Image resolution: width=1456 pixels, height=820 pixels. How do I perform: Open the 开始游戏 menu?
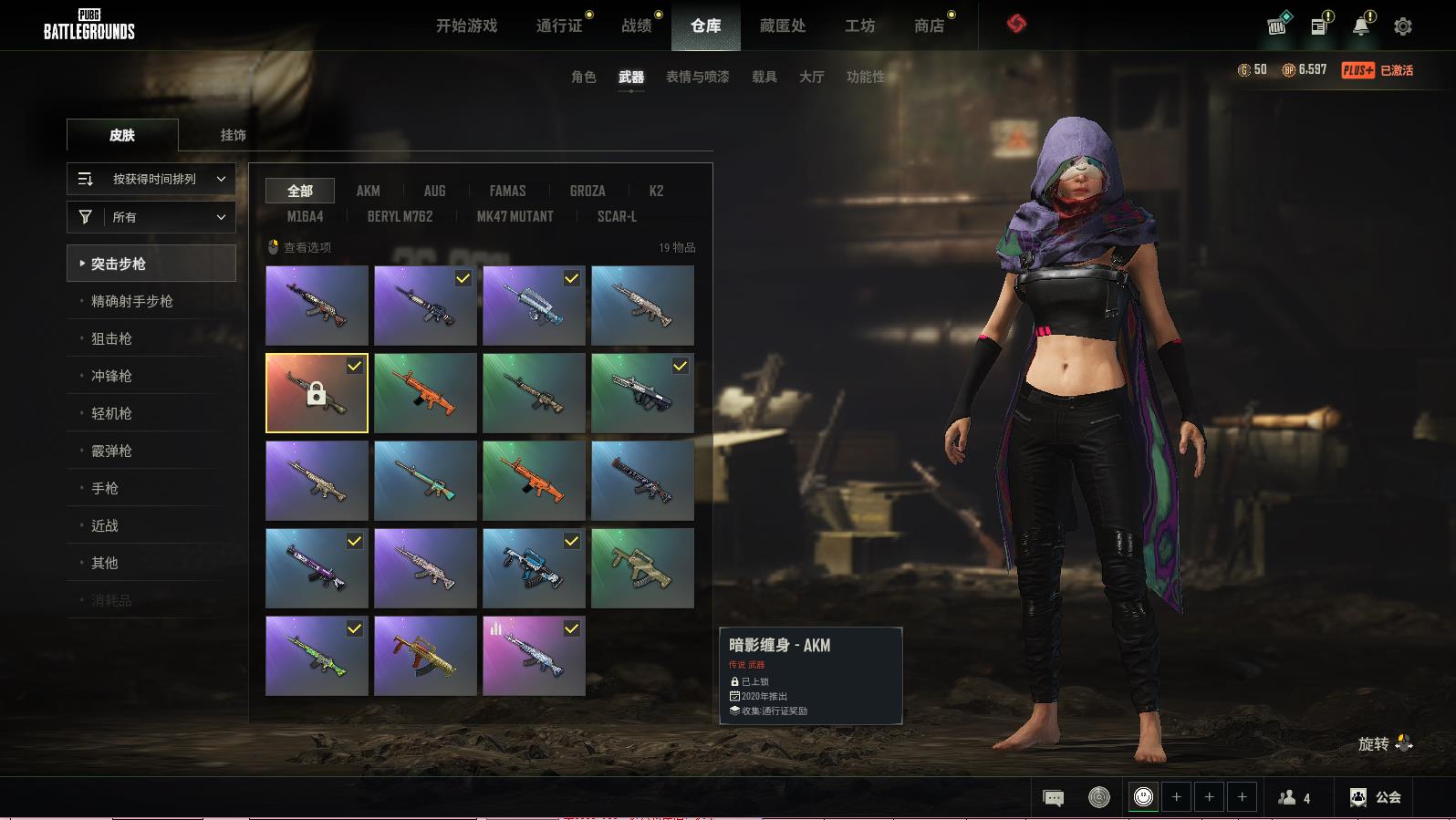[466, 26]
